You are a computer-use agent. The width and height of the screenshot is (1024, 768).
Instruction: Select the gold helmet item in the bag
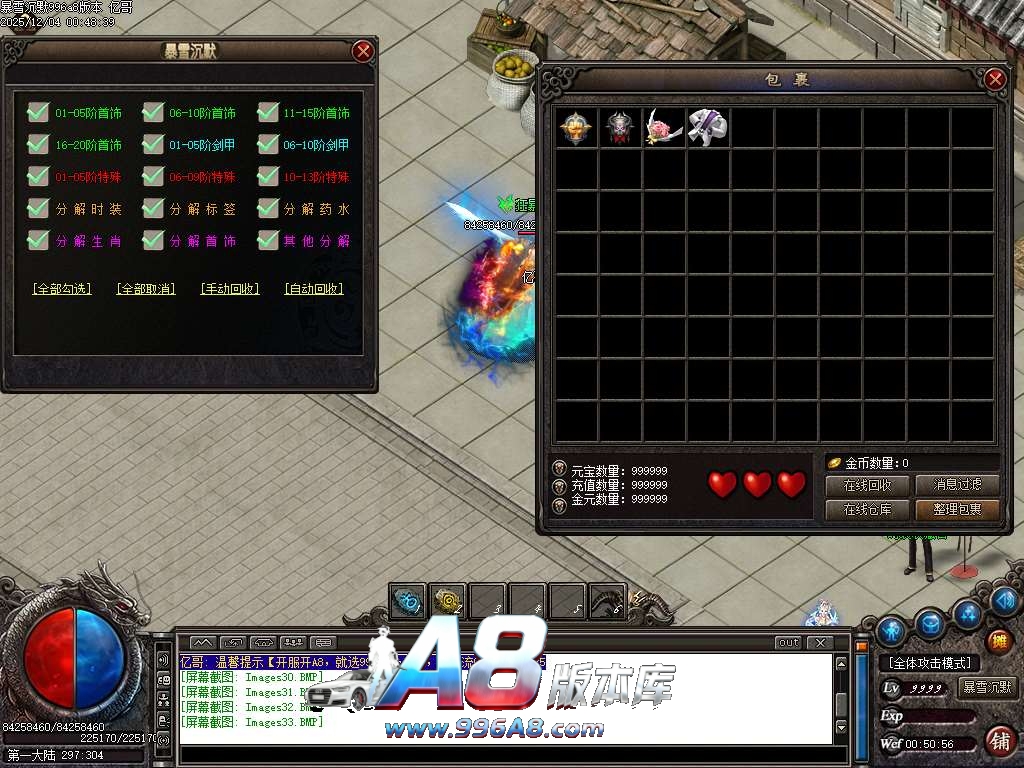(576, 128)
